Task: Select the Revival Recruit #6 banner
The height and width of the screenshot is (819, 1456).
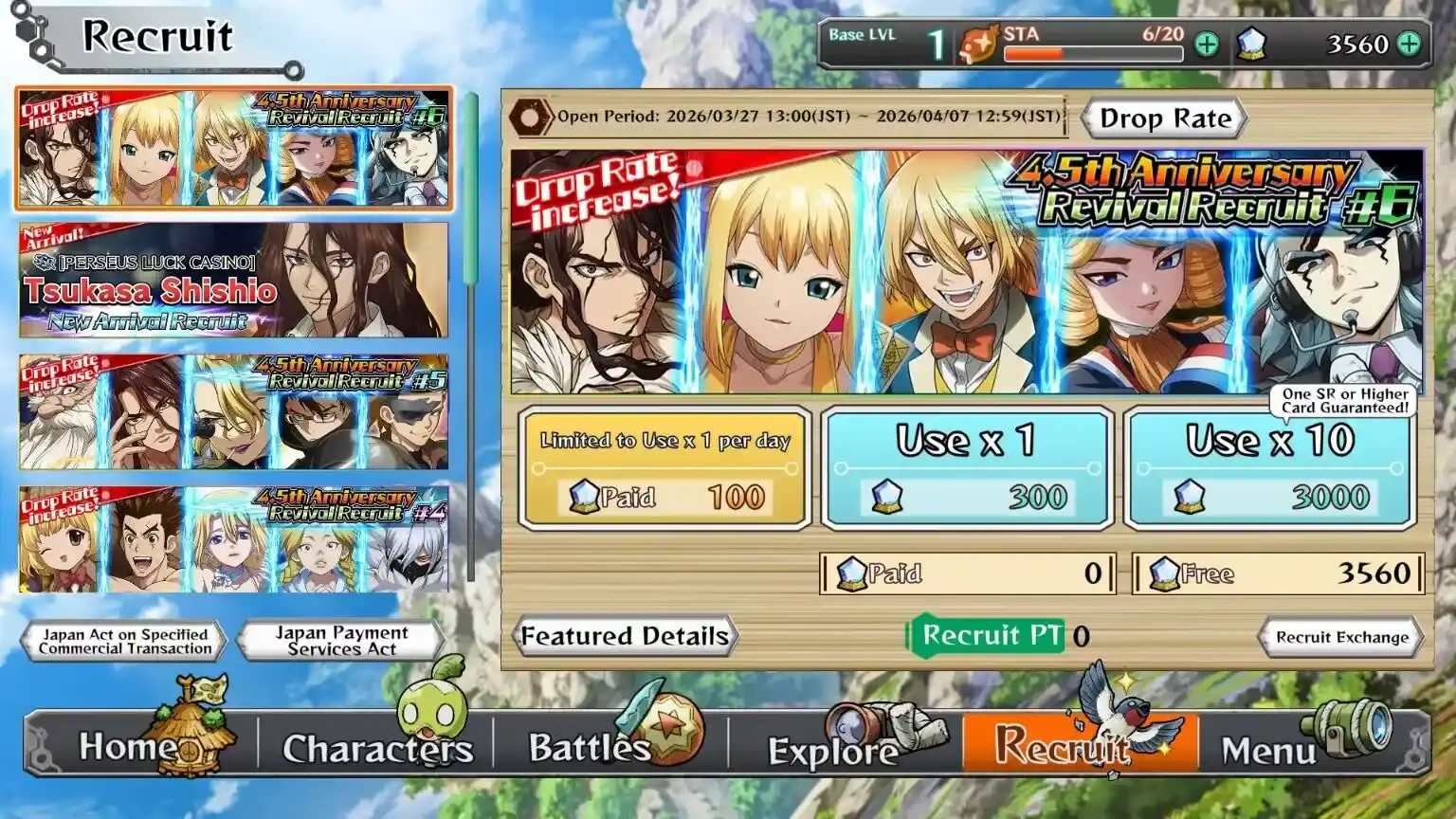Action: (233, 149)
